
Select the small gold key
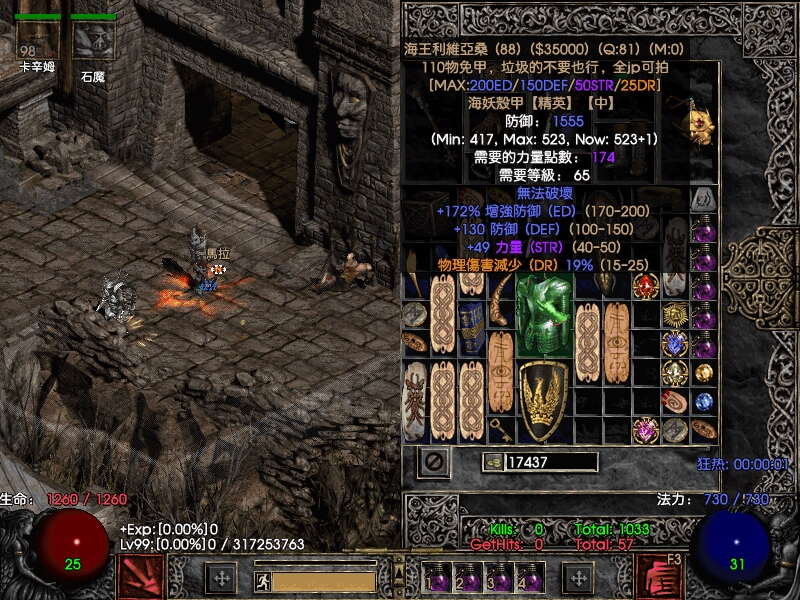click(x=500, y=429)
